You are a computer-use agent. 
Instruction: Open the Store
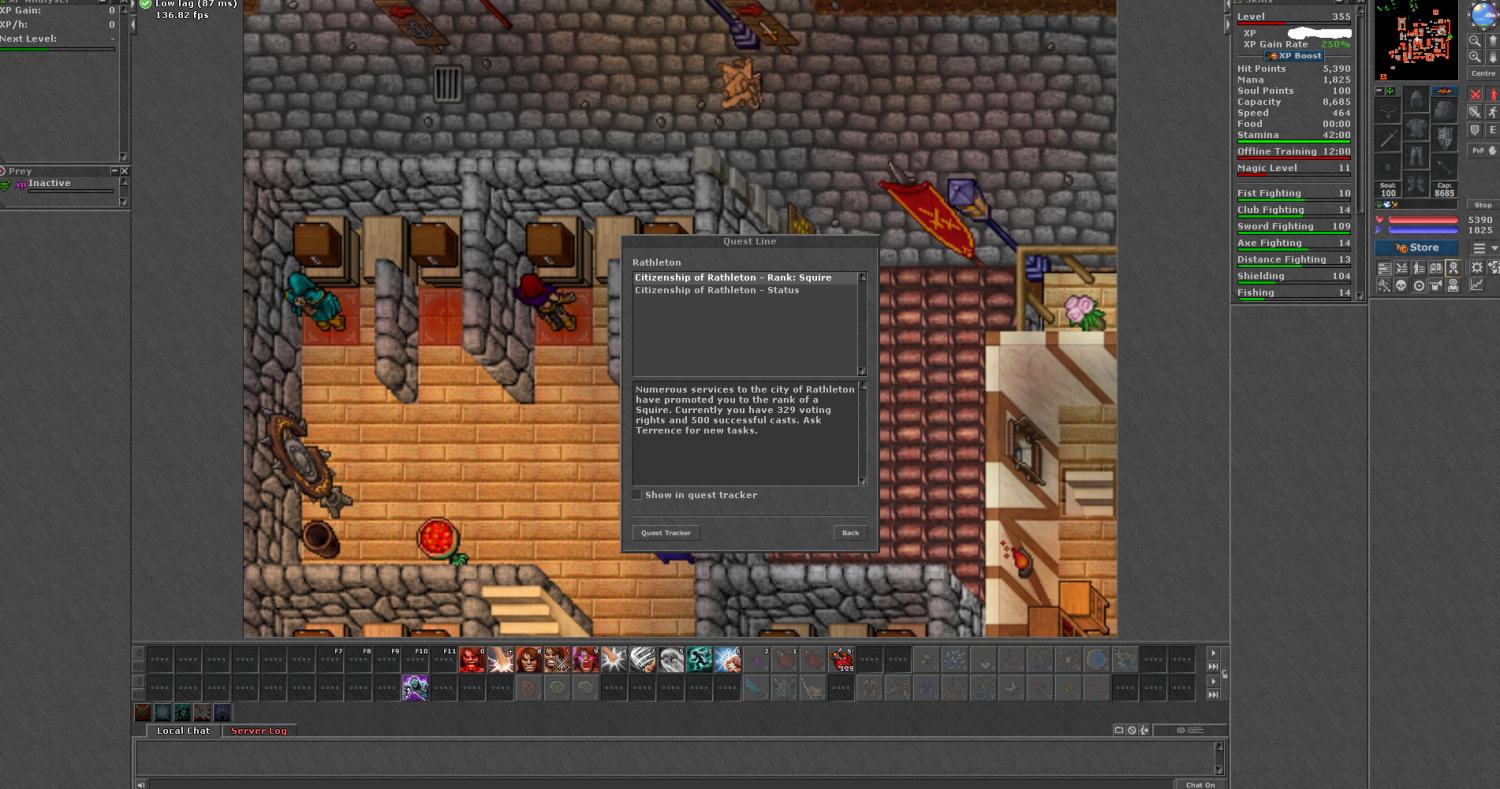[1416, 248]
